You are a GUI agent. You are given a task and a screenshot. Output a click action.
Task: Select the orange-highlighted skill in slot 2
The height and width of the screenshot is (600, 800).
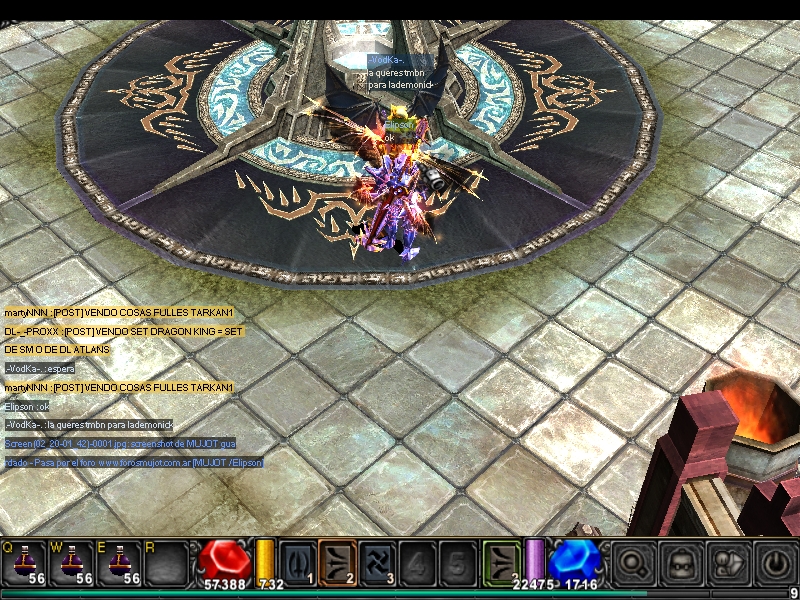pos(338,561)
